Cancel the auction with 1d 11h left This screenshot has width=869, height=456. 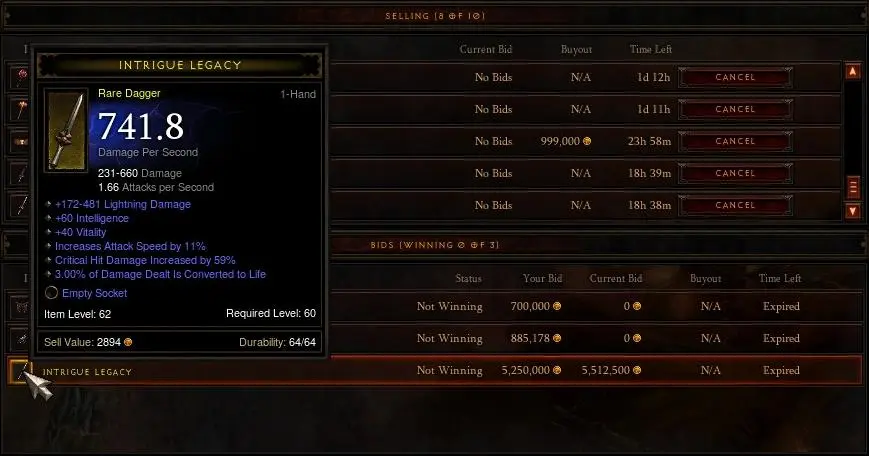point(735,109)
